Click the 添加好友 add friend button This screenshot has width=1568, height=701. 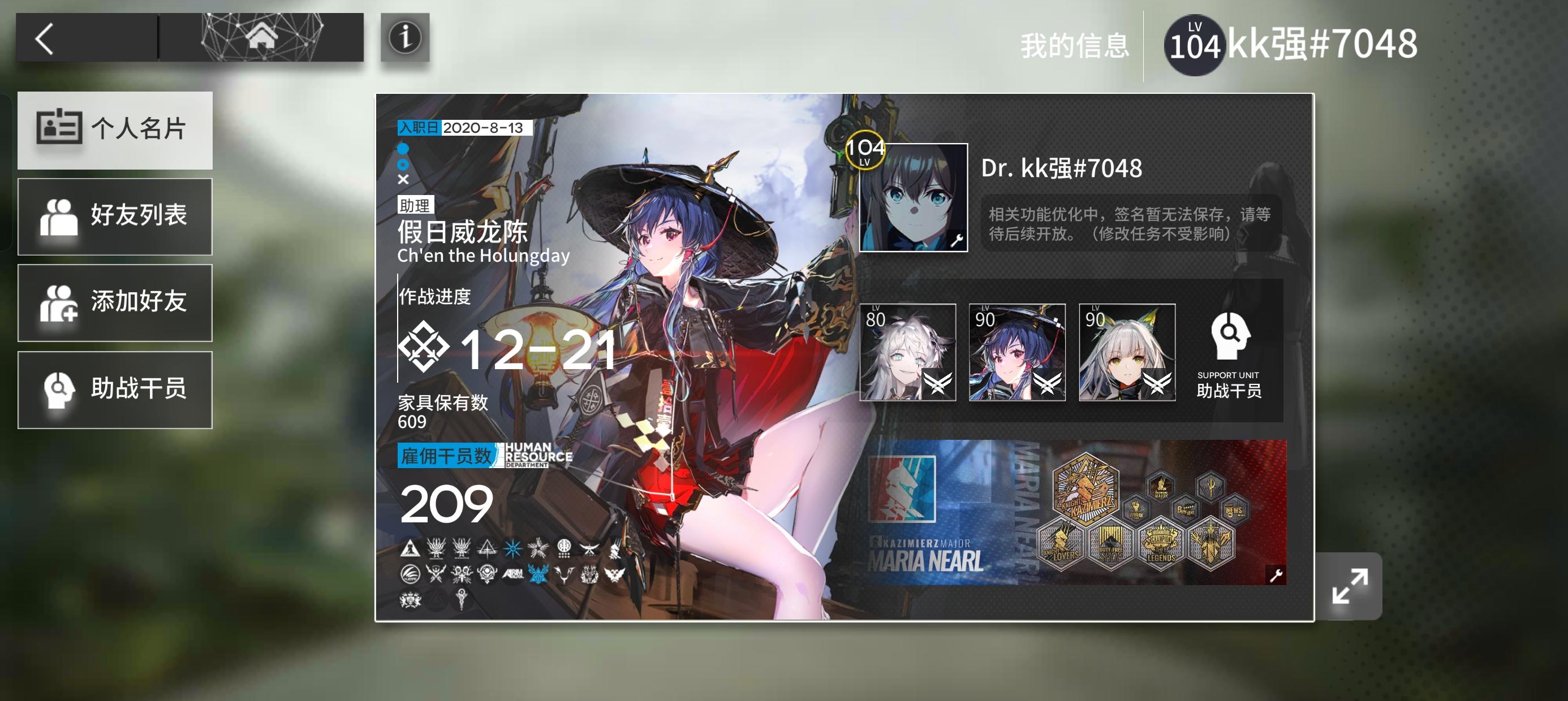(114, 303)
